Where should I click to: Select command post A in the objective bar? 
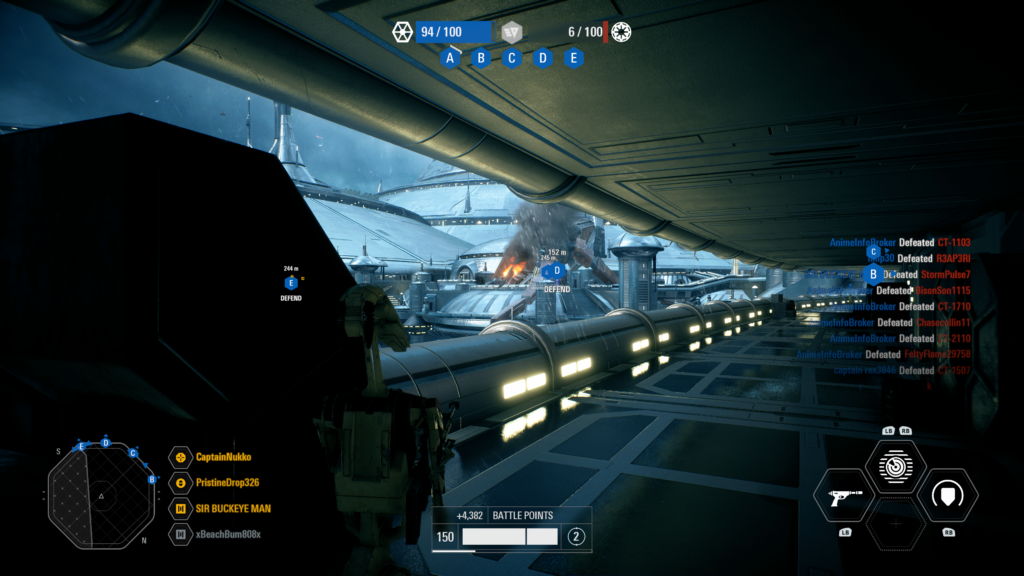pyautogui.click(x=450, y=58)
